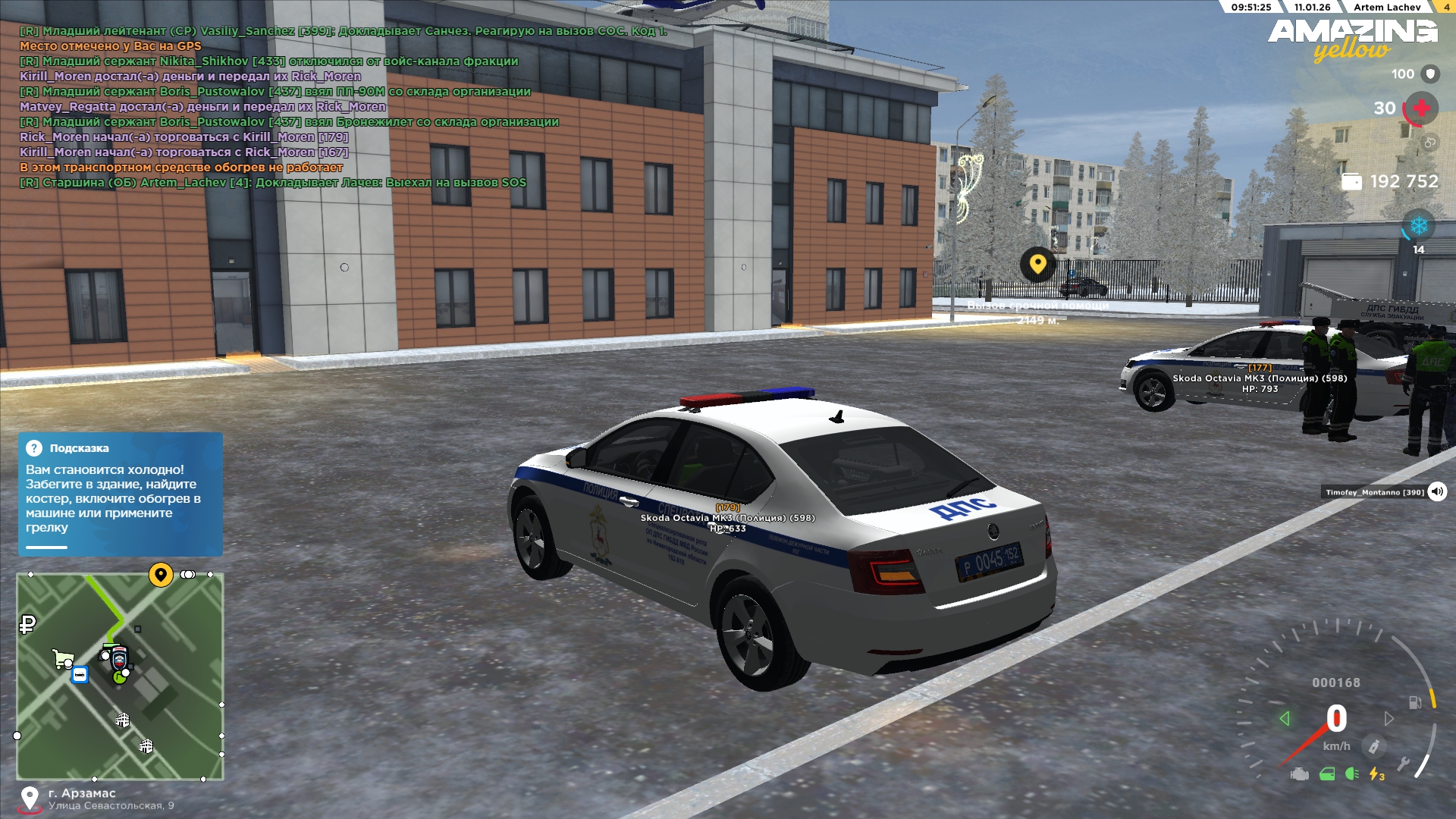Toggle the green door lock icon
Image resolution: width=1456 pixels, height=819 pixels.
point(1327,774)
